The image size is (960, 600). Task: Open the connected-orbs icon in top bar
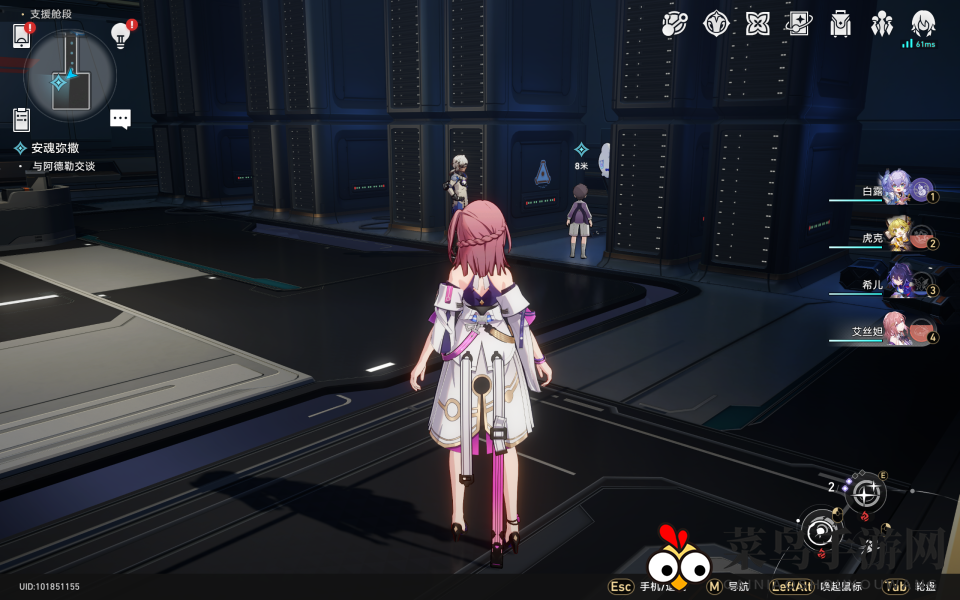674,24
